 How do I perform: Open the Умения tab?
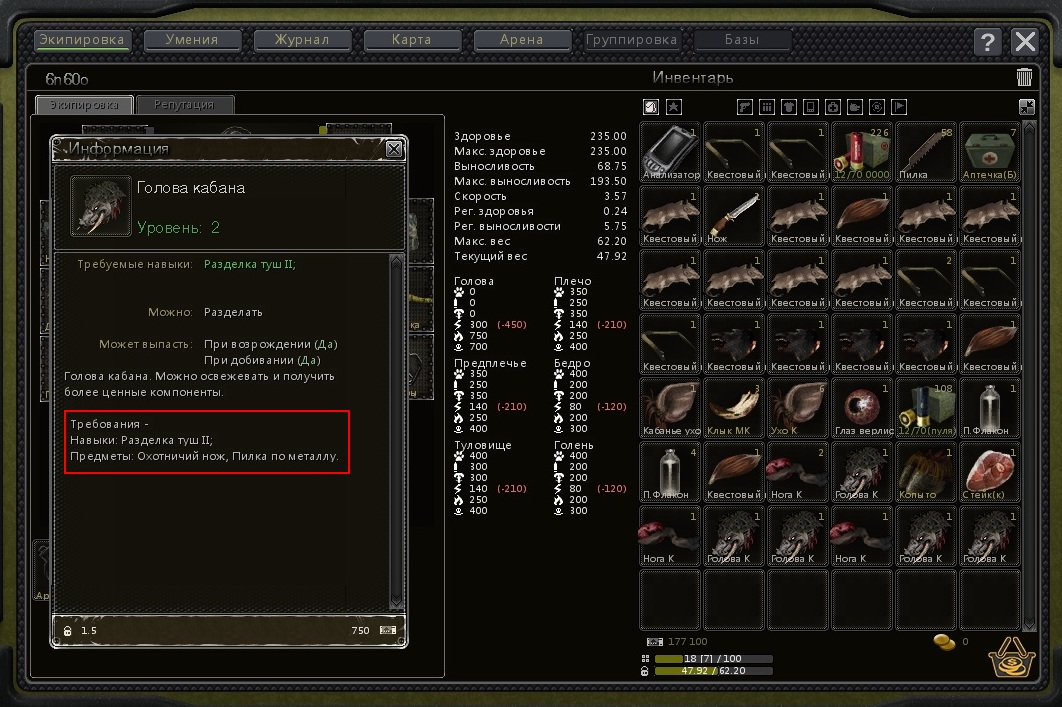coord(195,41)
